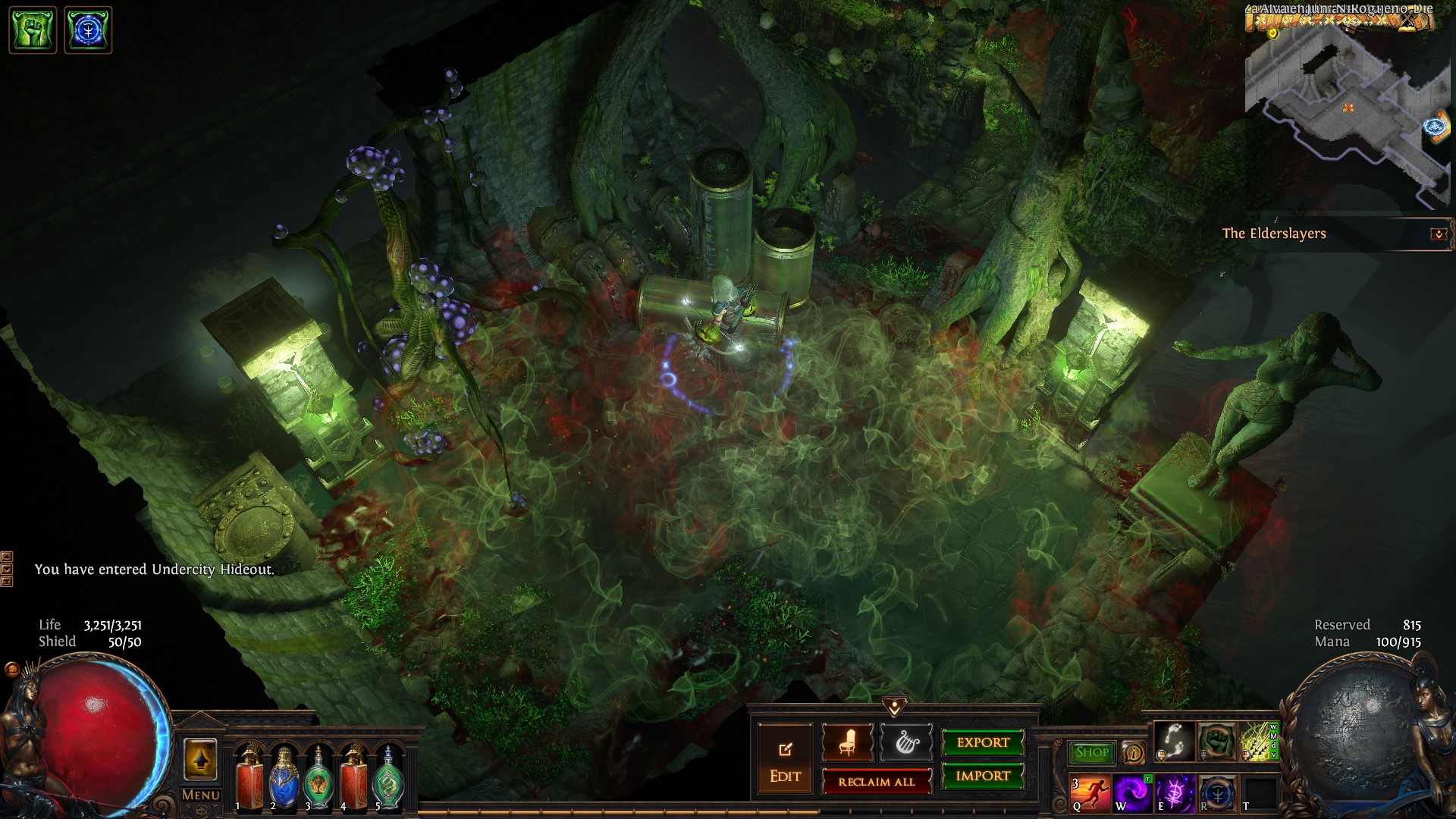Use the green winged-emblem flask in slot 3
Image resolution: width=1456 pixels, height=819 pixels.
(318, 777)
